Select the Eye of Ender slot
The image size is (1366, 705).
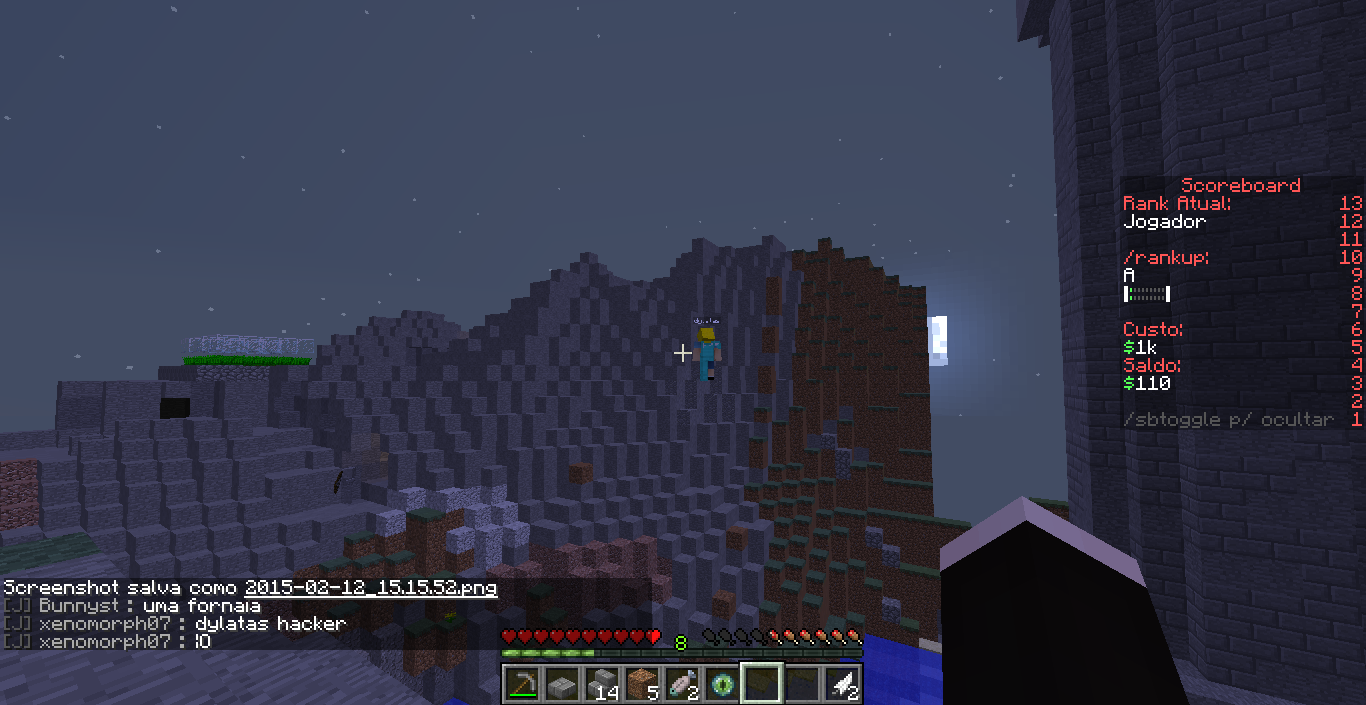tap(722, 684)
